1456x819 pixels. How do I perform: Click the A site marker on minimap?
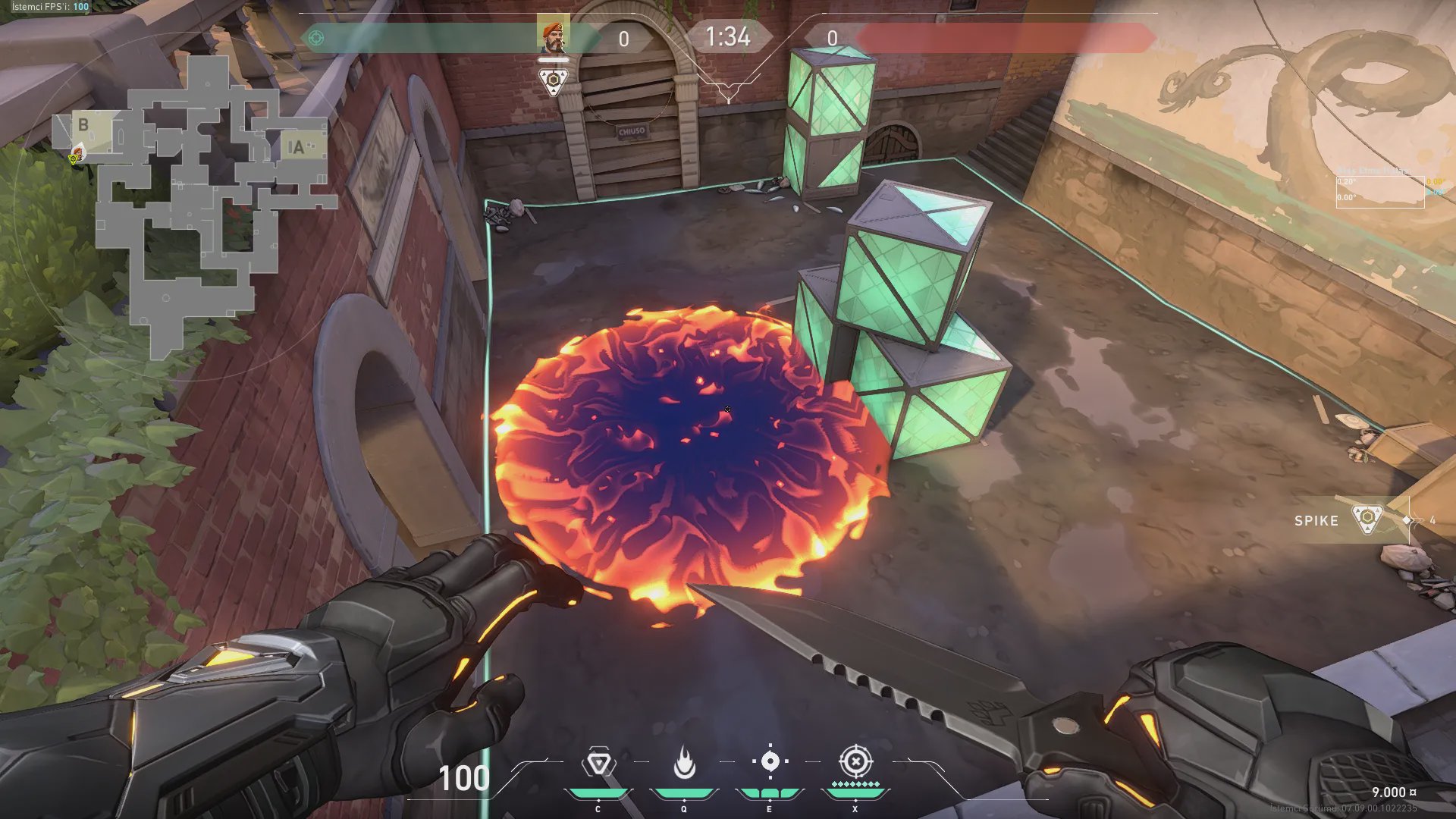coord(297,147)
